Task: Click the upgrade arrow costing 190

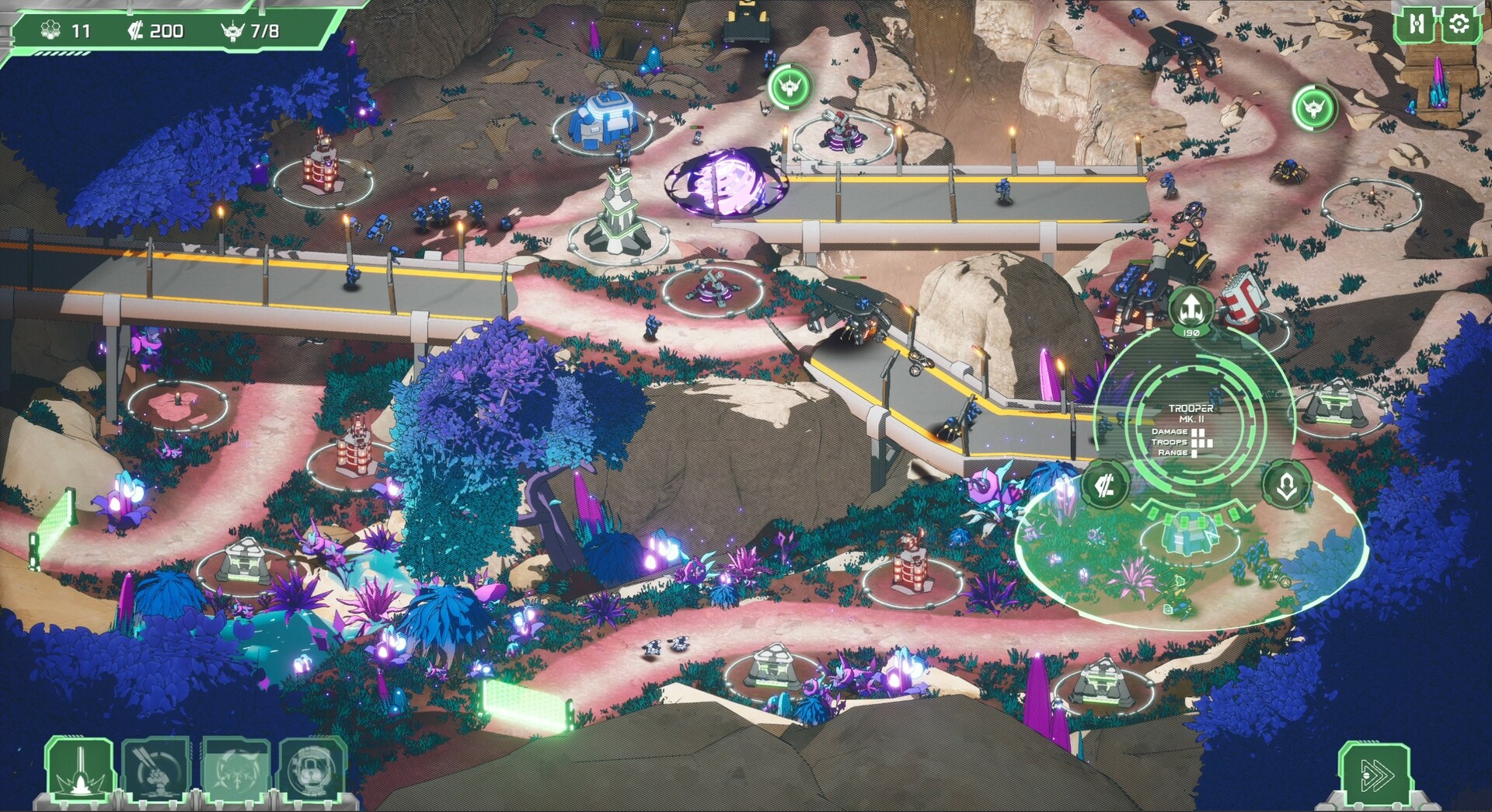Action: [1190, 309]
